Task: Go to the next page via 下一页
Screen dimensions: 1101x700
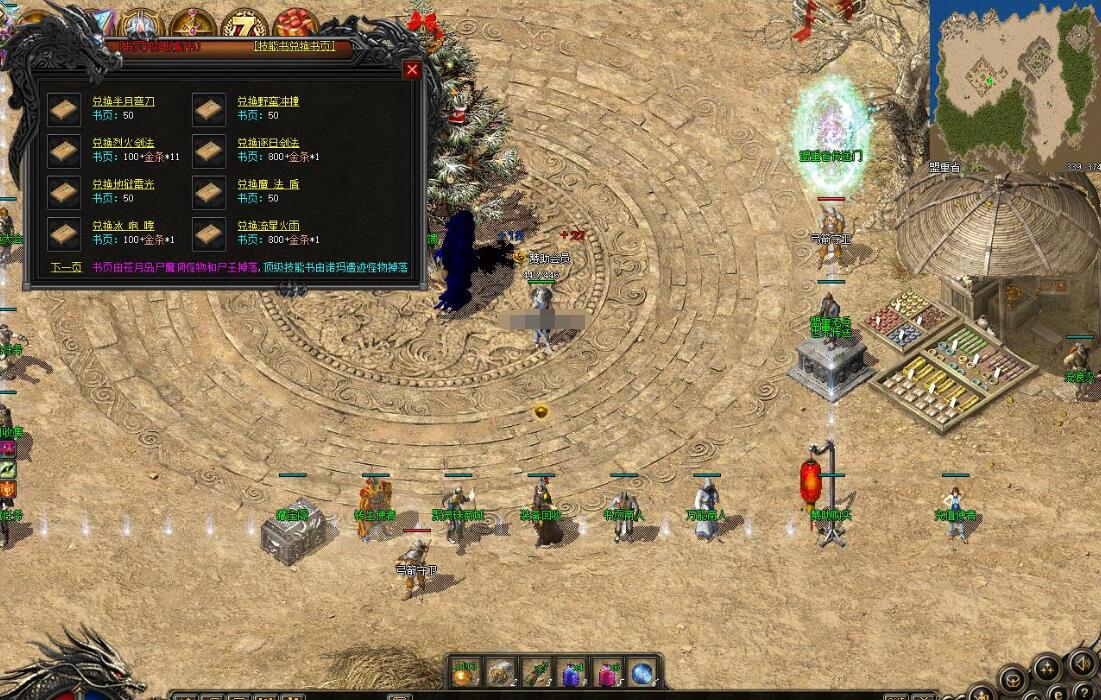Action: (66, 268)
